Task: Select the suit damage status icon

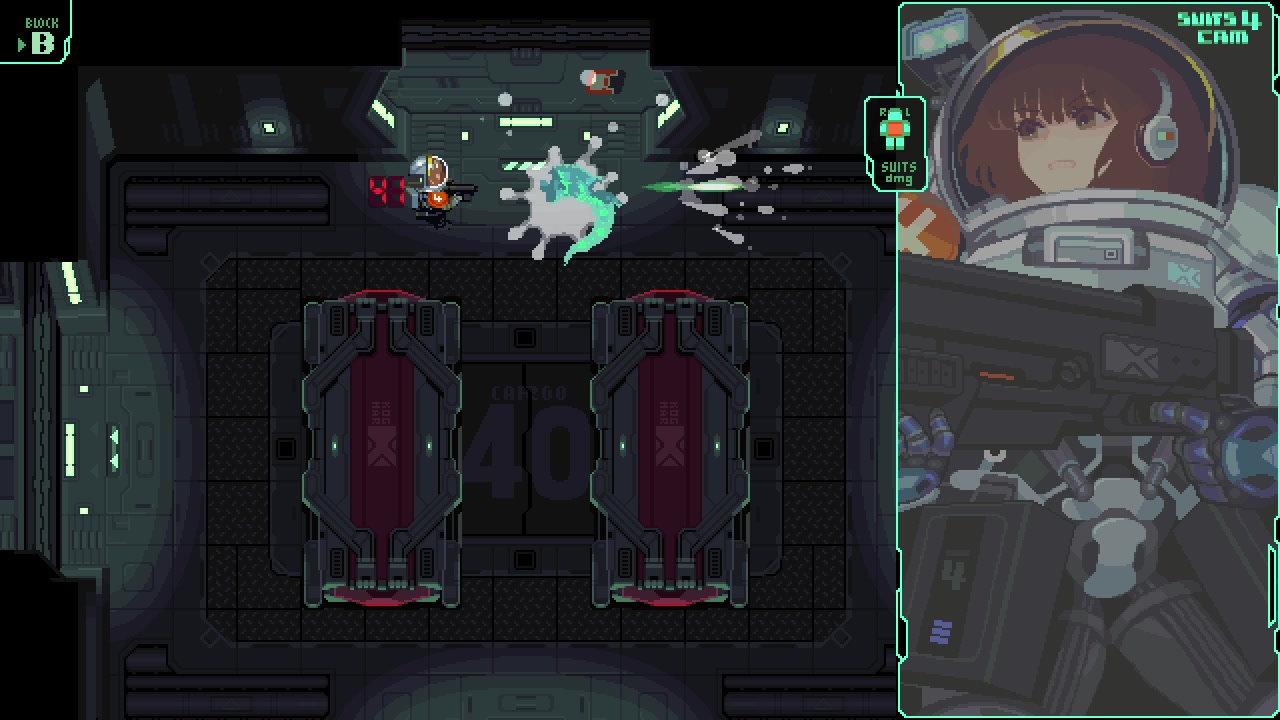Action: coord(895,143)
